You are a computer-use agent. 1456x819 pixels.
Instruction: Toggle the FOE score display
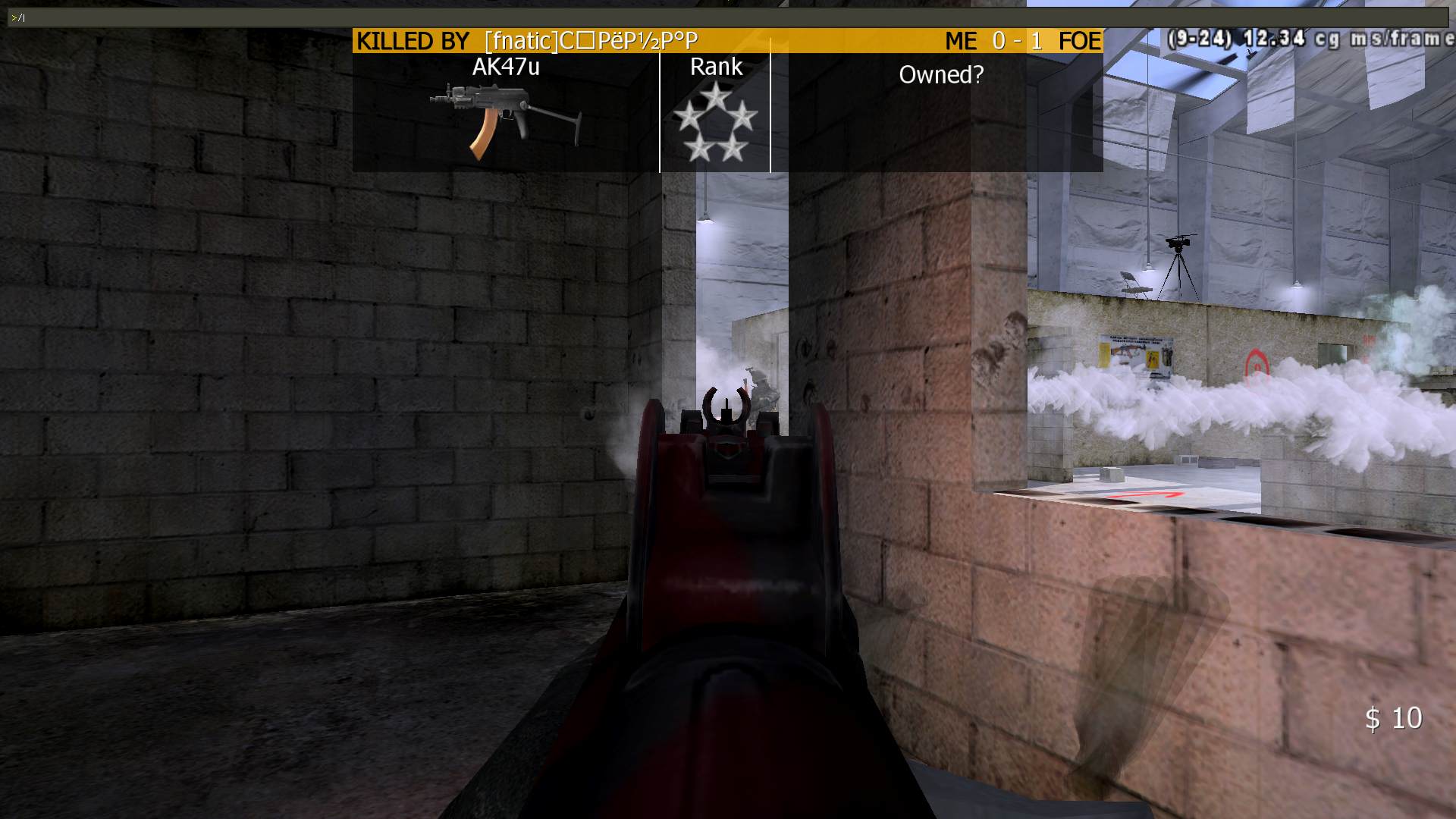pos(1079,42)
